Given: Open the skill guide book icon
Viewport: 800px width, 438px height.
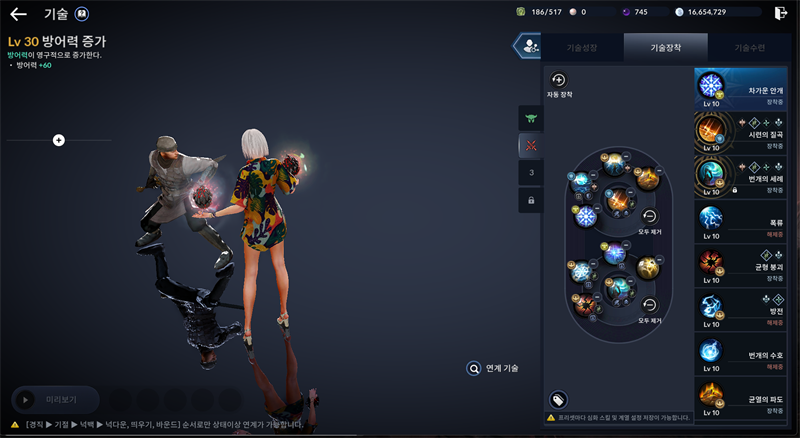Looking at the screenshot, I should (x=81, y=14).
